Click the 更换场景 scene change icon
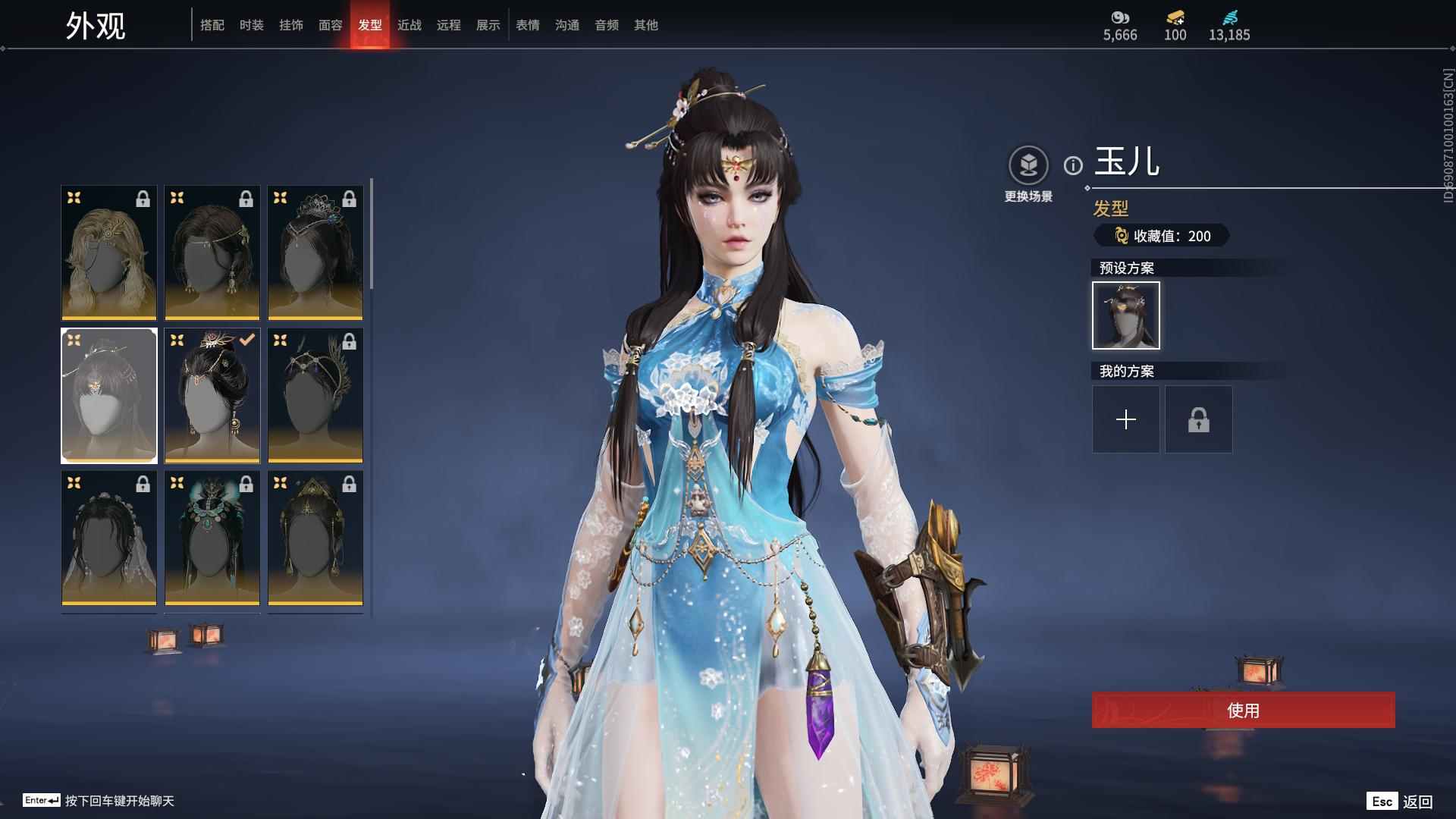Screen dimensions: 1456x819 coord(1028,164)
